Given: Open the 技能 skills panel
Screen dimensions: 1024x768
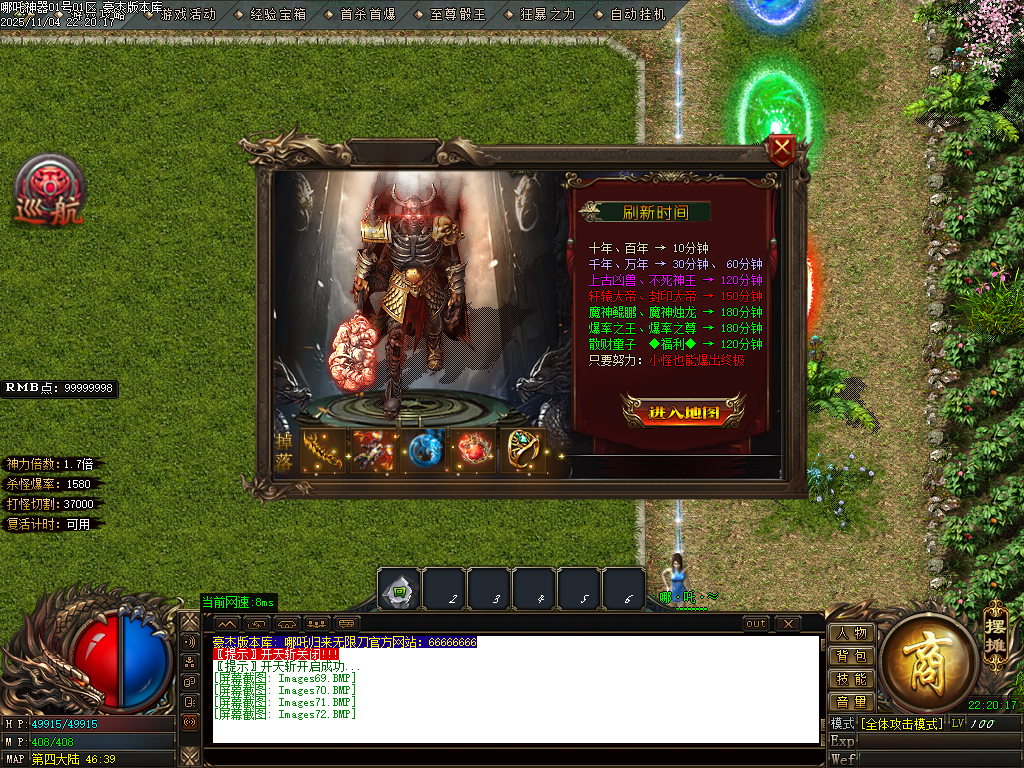Looking at the screenshot, I should 852,679.
